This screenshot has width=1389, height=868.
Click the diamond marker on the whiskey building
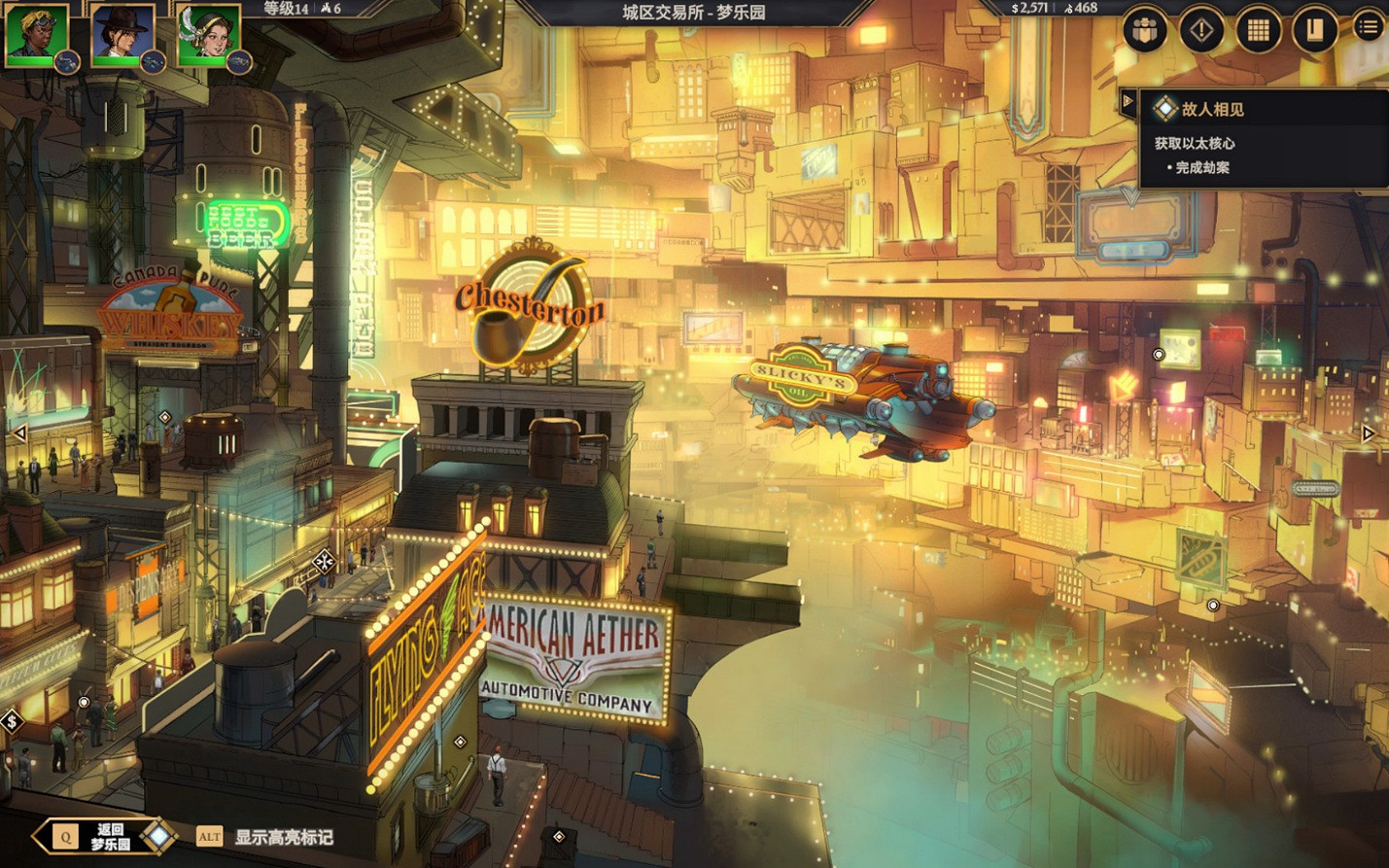[x=165, y=416]
